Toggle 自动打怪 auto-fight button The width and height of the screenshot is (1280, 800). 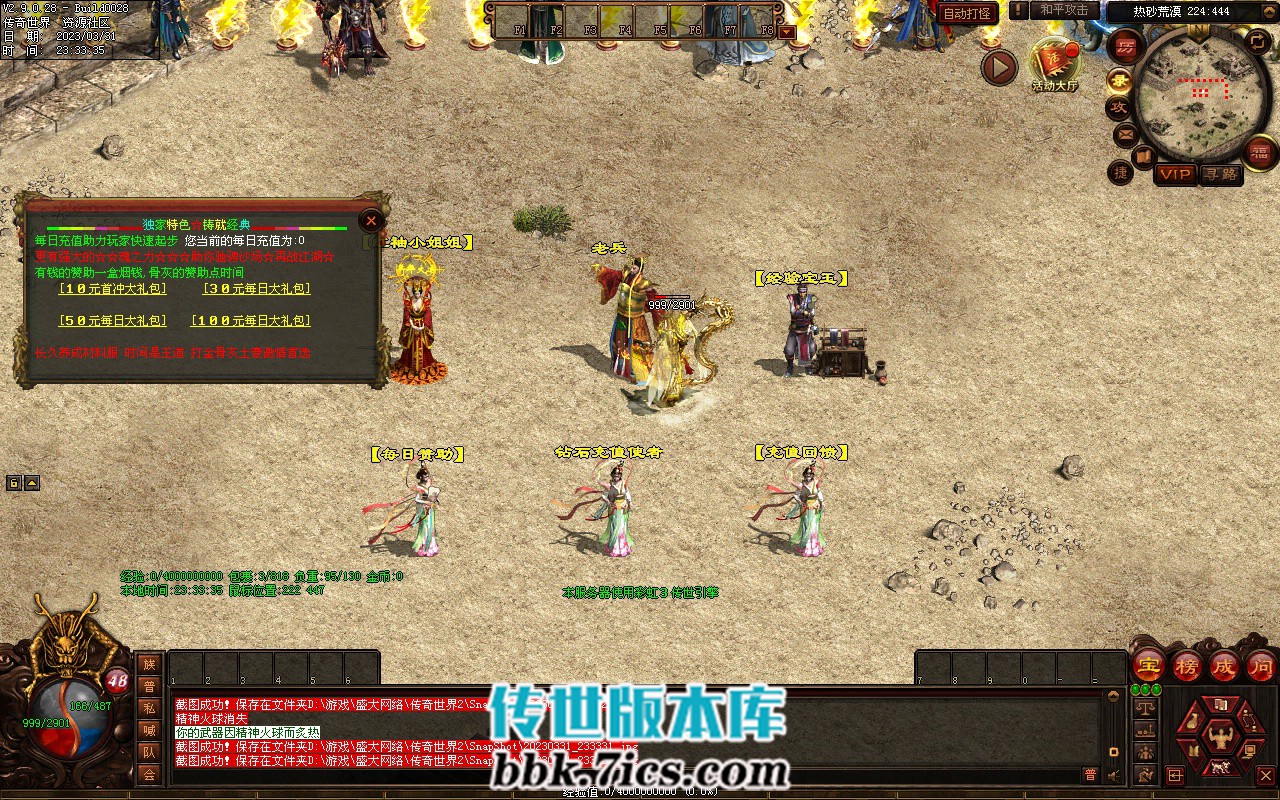click(x=967, y=13)
